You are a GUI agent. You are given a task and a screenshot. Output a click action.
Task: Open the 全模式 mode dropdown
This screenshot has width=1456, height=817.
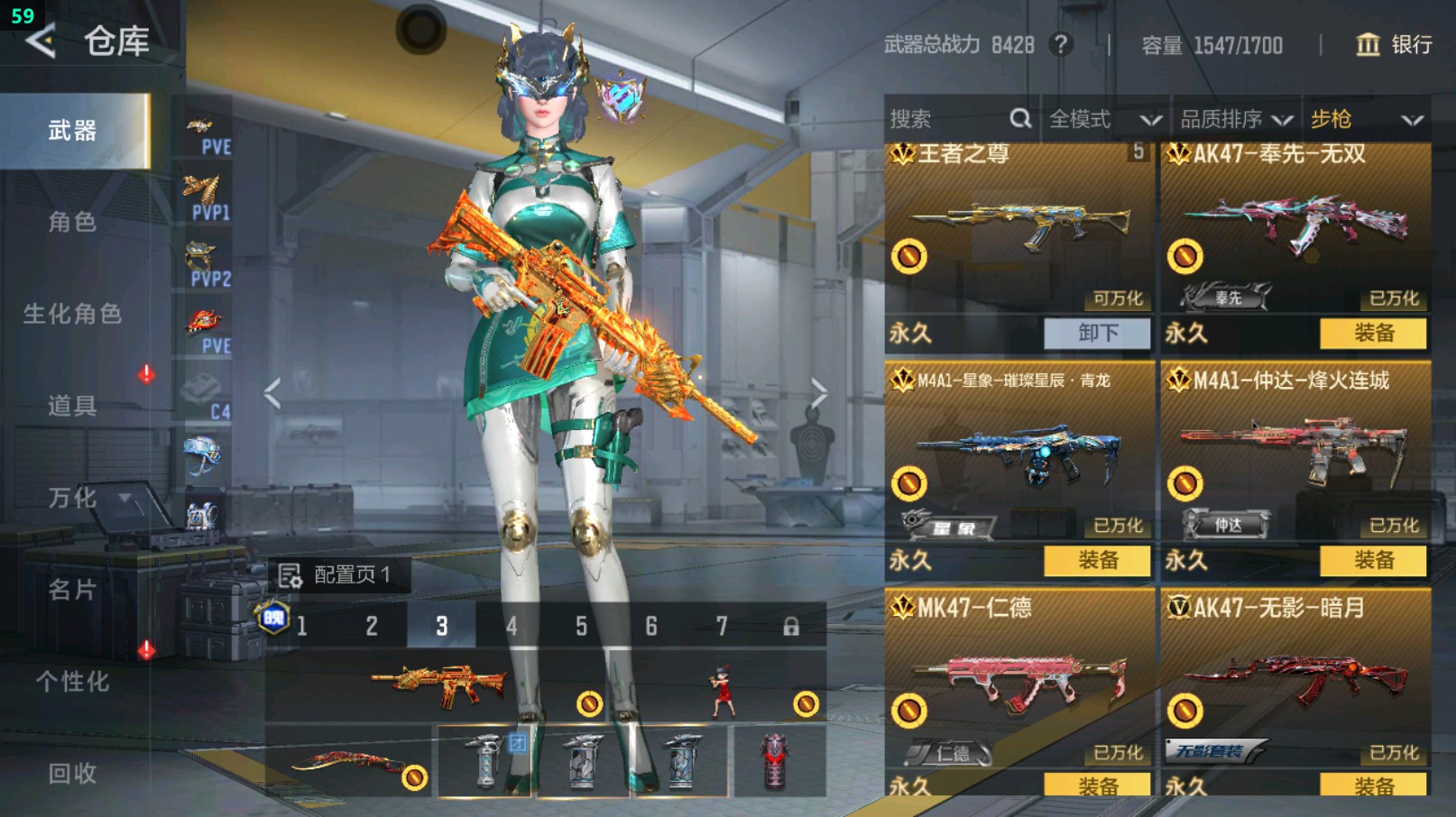pyautogui.click(x=1103, y=119)
